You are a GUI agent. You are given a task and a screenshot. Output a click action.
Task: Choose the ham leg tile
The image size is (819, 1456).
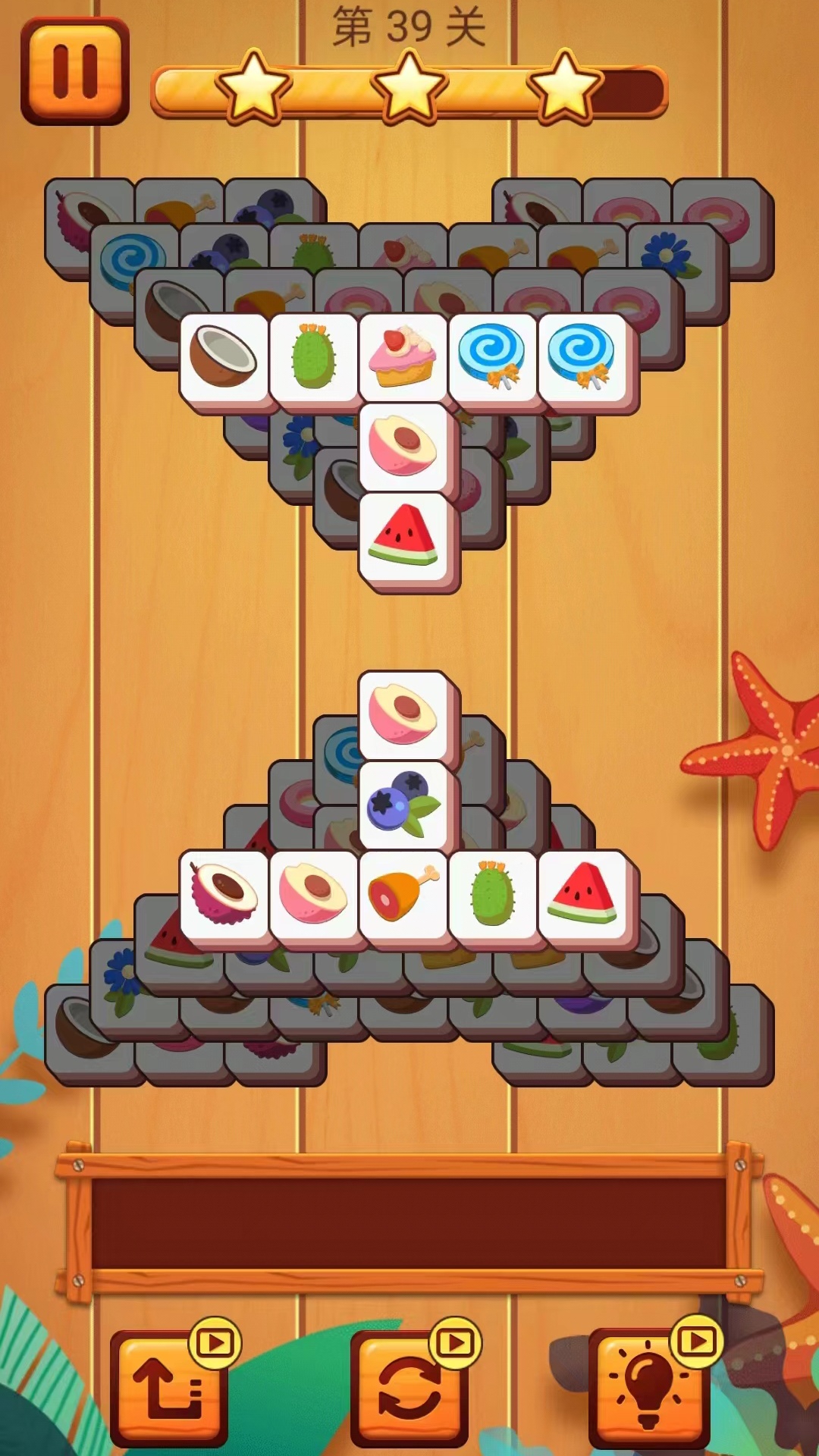coord(403,894)
